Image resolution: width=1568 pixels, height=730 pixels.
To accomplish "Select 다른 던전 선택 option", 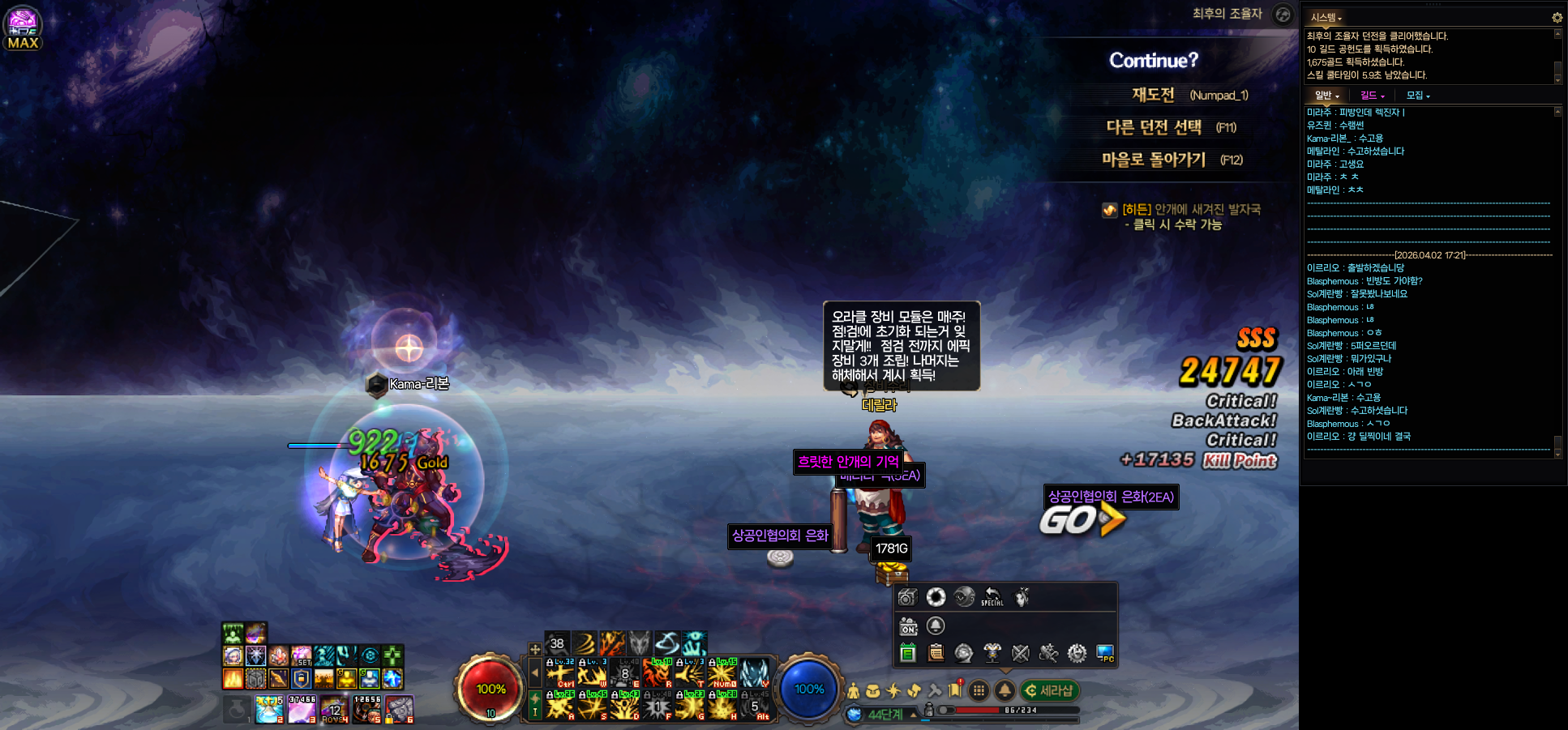I will [x=1154, y=127].
